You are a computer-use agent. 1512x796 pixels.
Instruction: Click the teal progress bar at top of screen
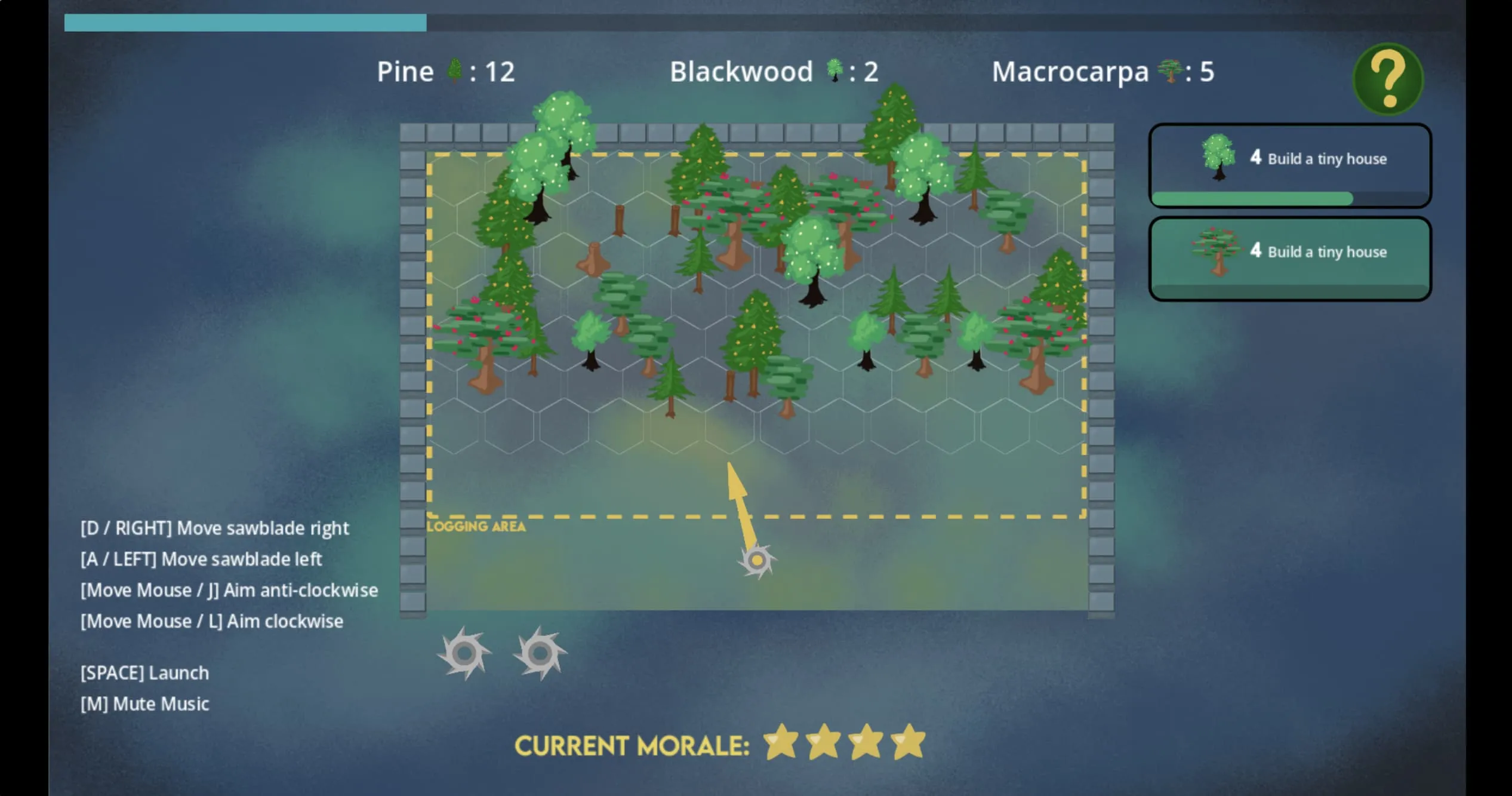click(x=245, y=21)
